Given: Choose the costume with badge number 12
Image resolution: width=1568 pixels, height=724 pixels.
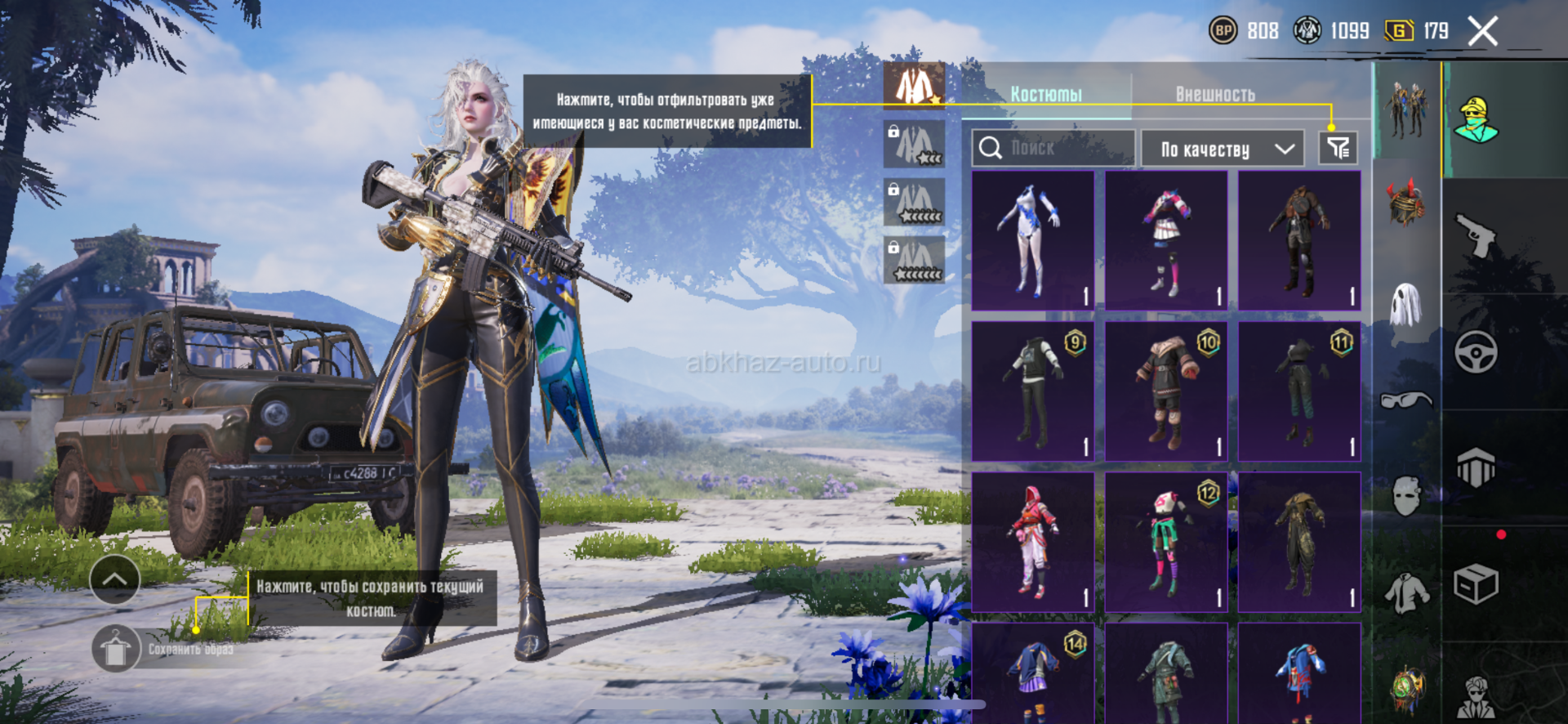Looking at the screenshot, I should tap(1166, 542).
